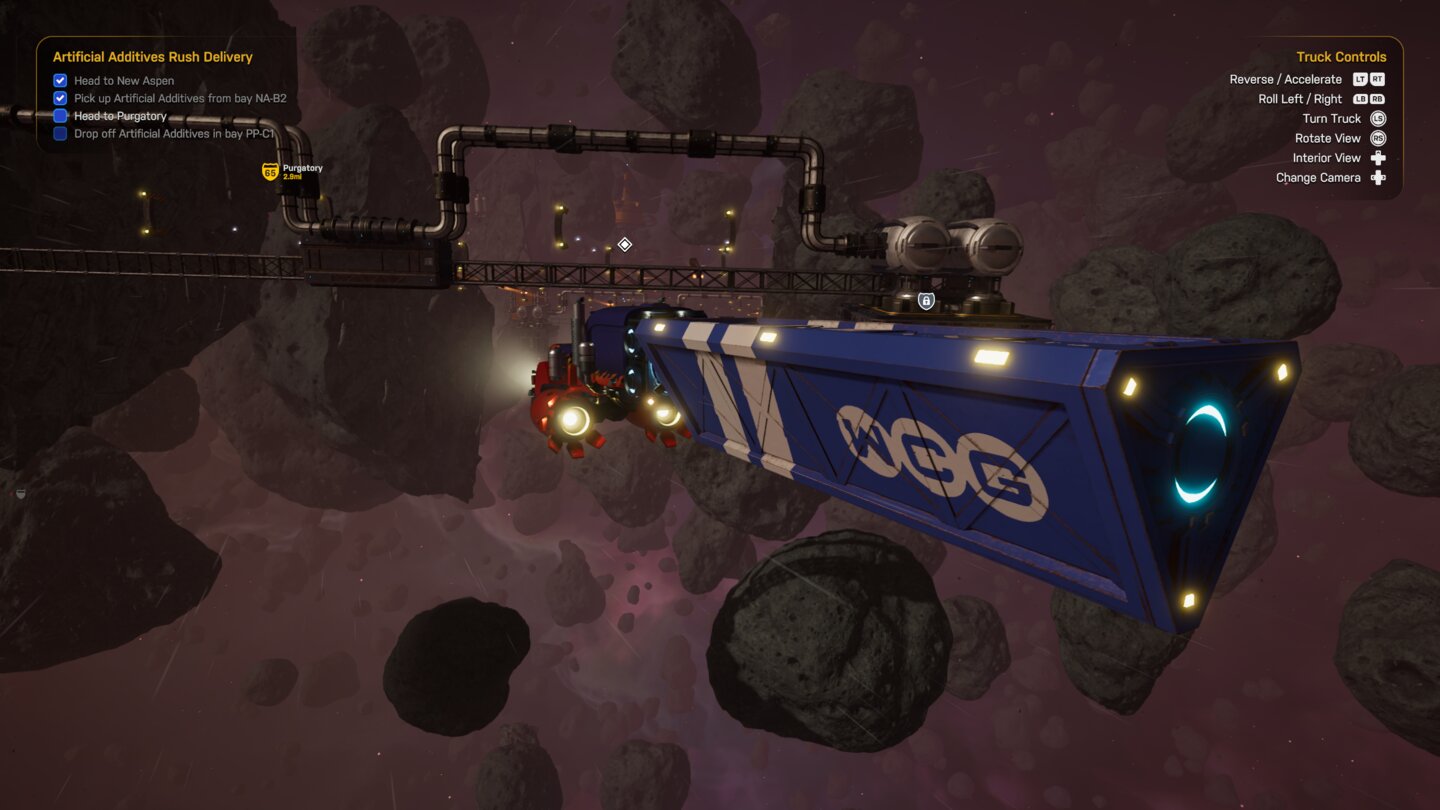Click the Artificial Additives Rush Delivery title
Image resolution: width=1440 pixels, height=810 pixels.
152,57
